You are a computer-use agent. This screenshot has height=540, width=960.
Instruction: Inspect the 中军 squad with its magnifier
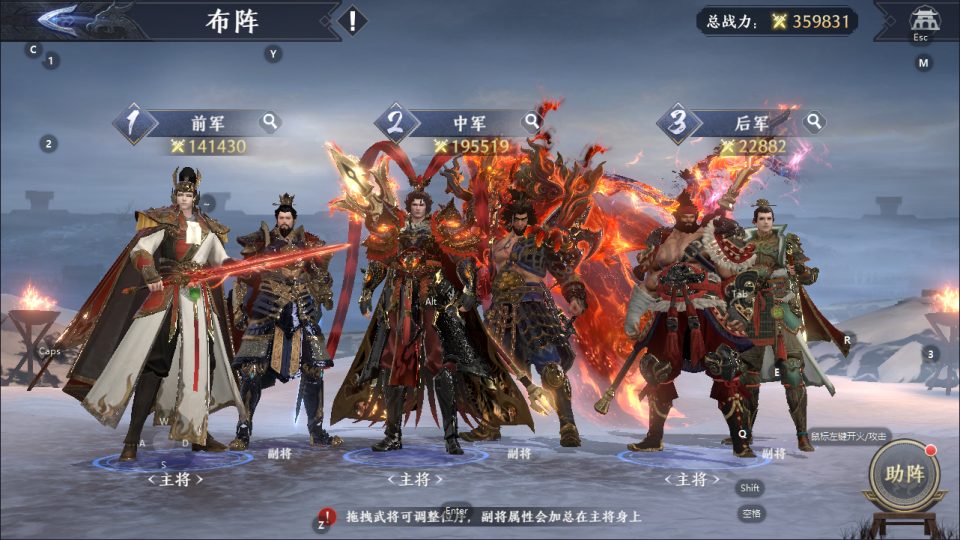coord(533,122)
